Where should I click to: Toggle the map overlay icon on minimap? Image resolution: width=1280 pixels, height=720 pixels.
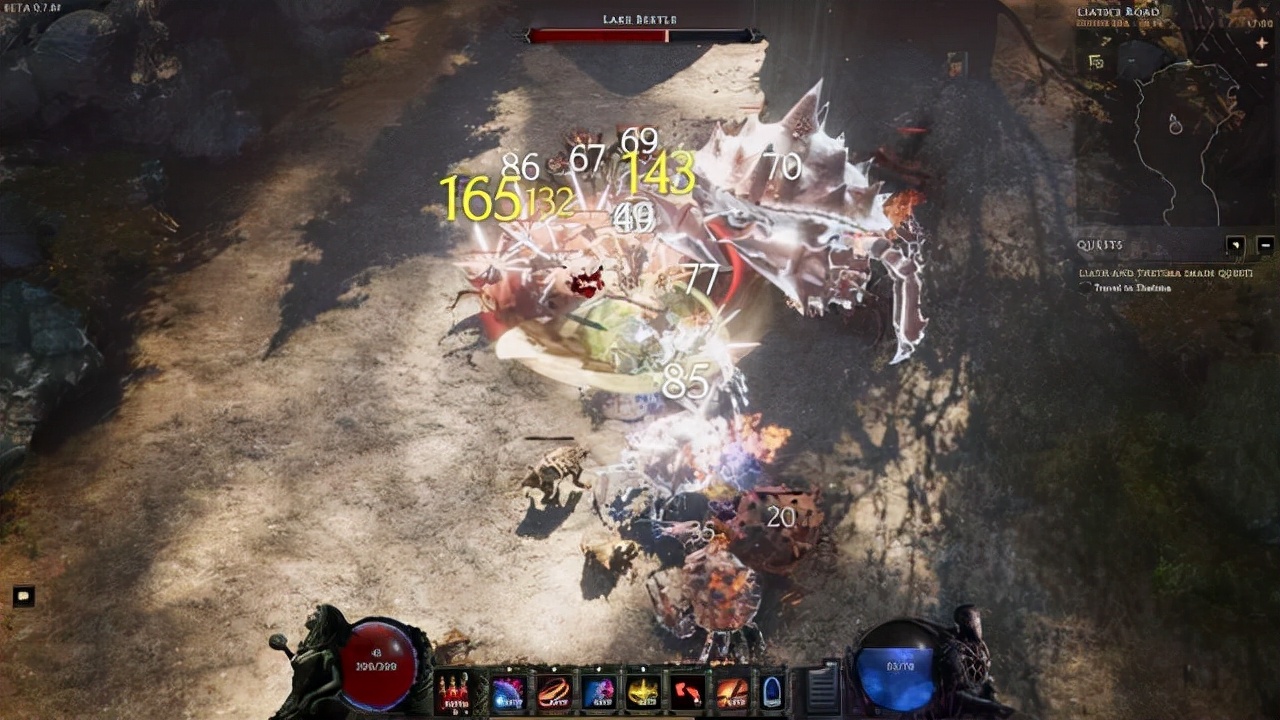1096,62
